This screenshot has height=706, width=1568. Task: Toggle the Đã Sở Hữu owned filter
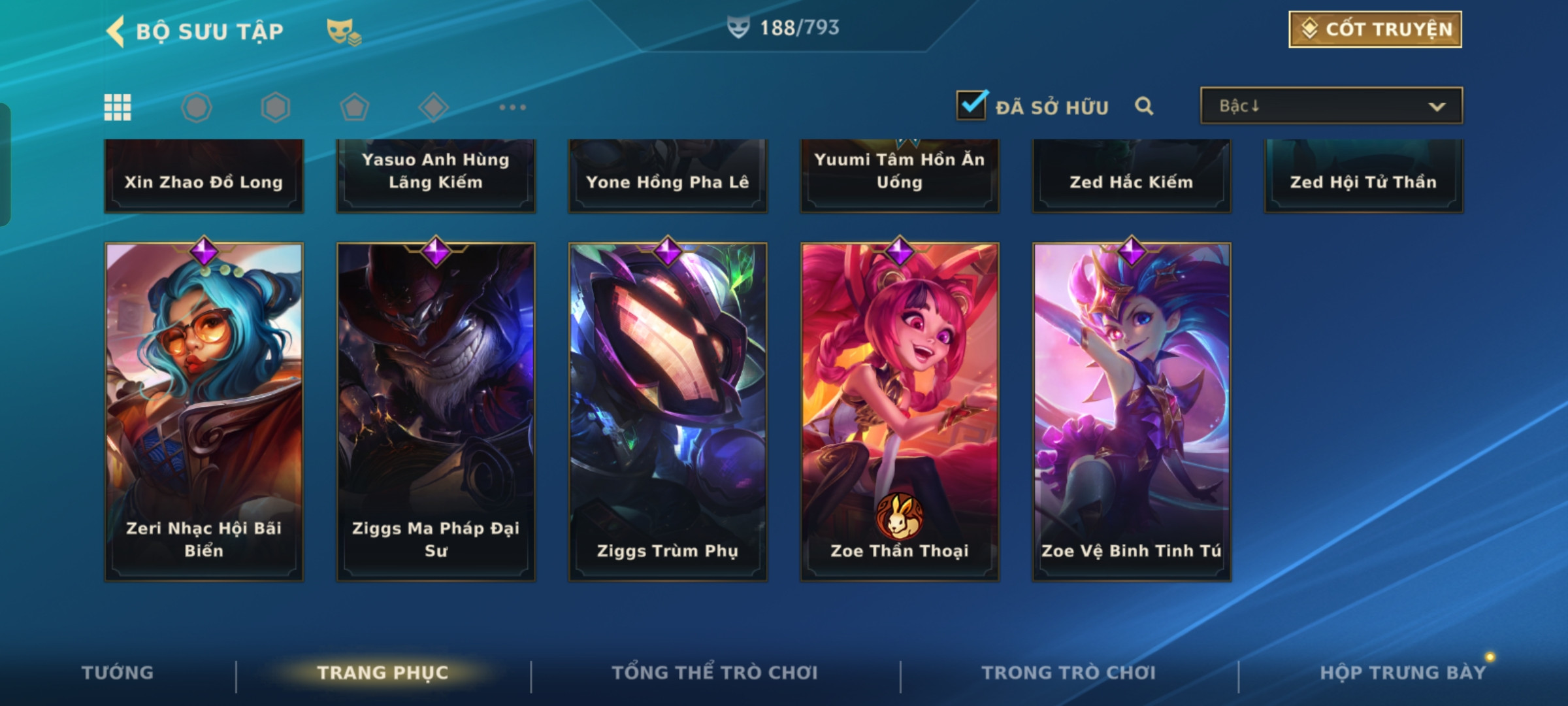click(972, 105)
